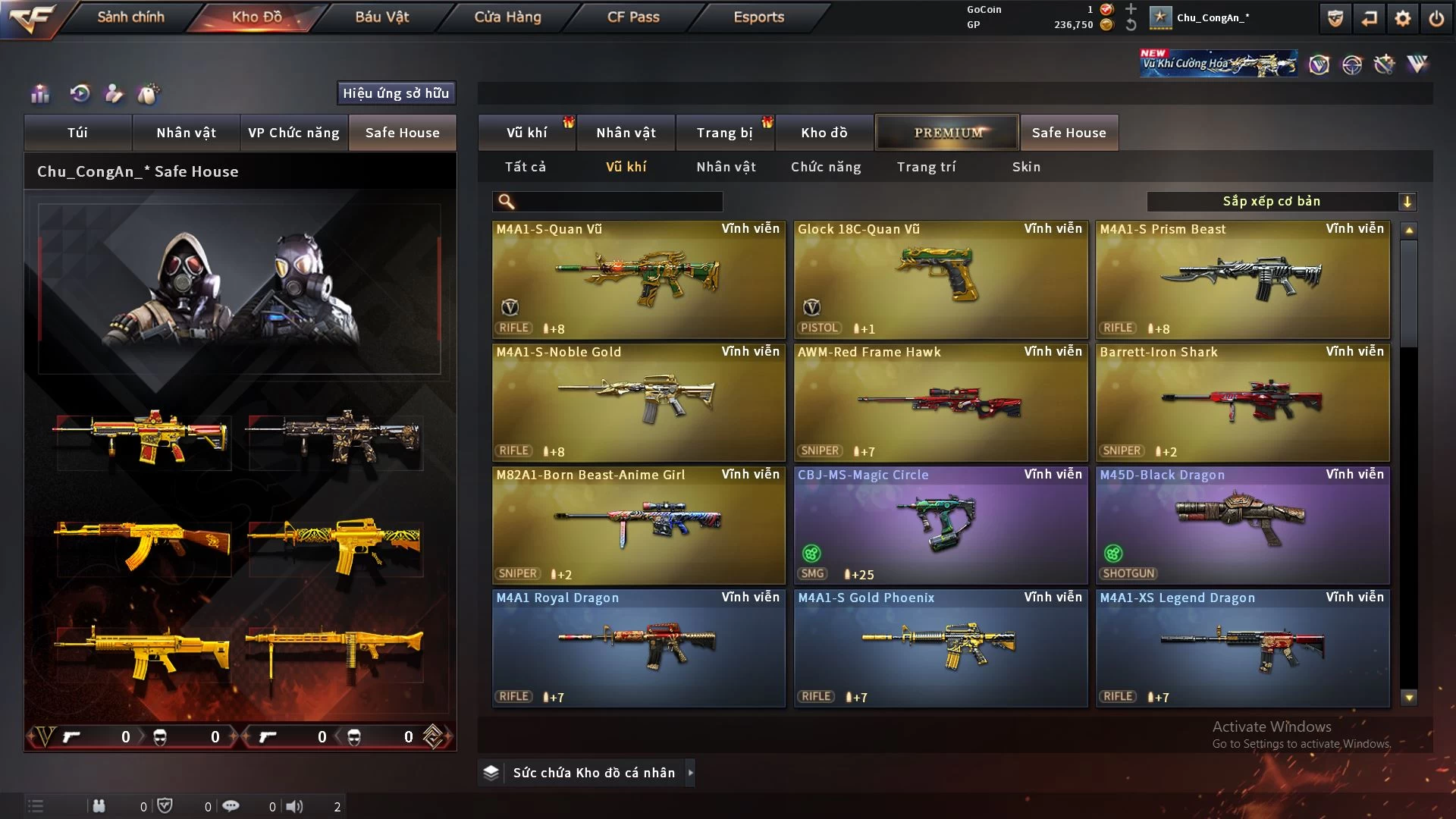Click the weapon search field

pyautogui.click(x=618, y=201)
